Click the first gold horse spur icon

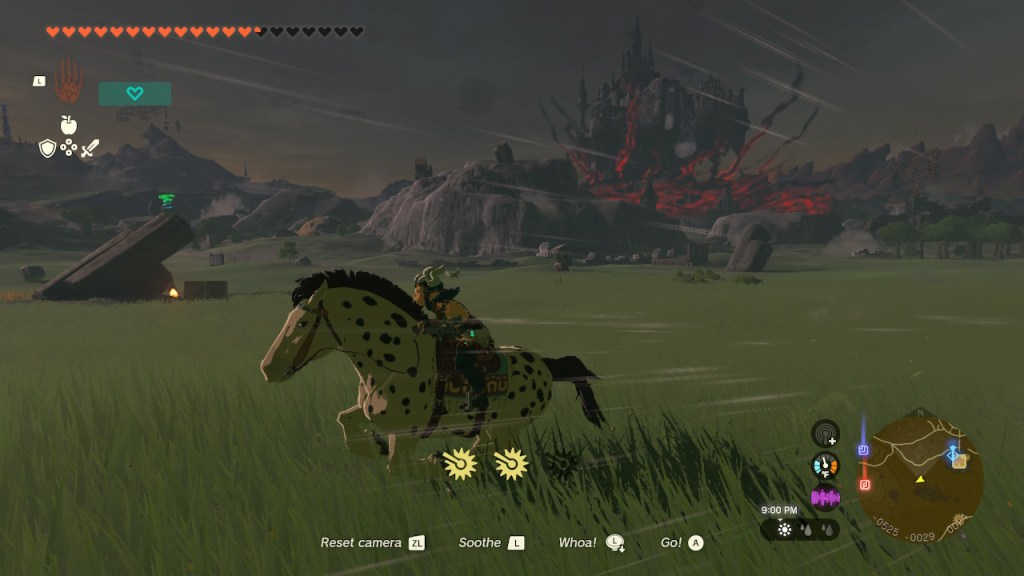460,464
